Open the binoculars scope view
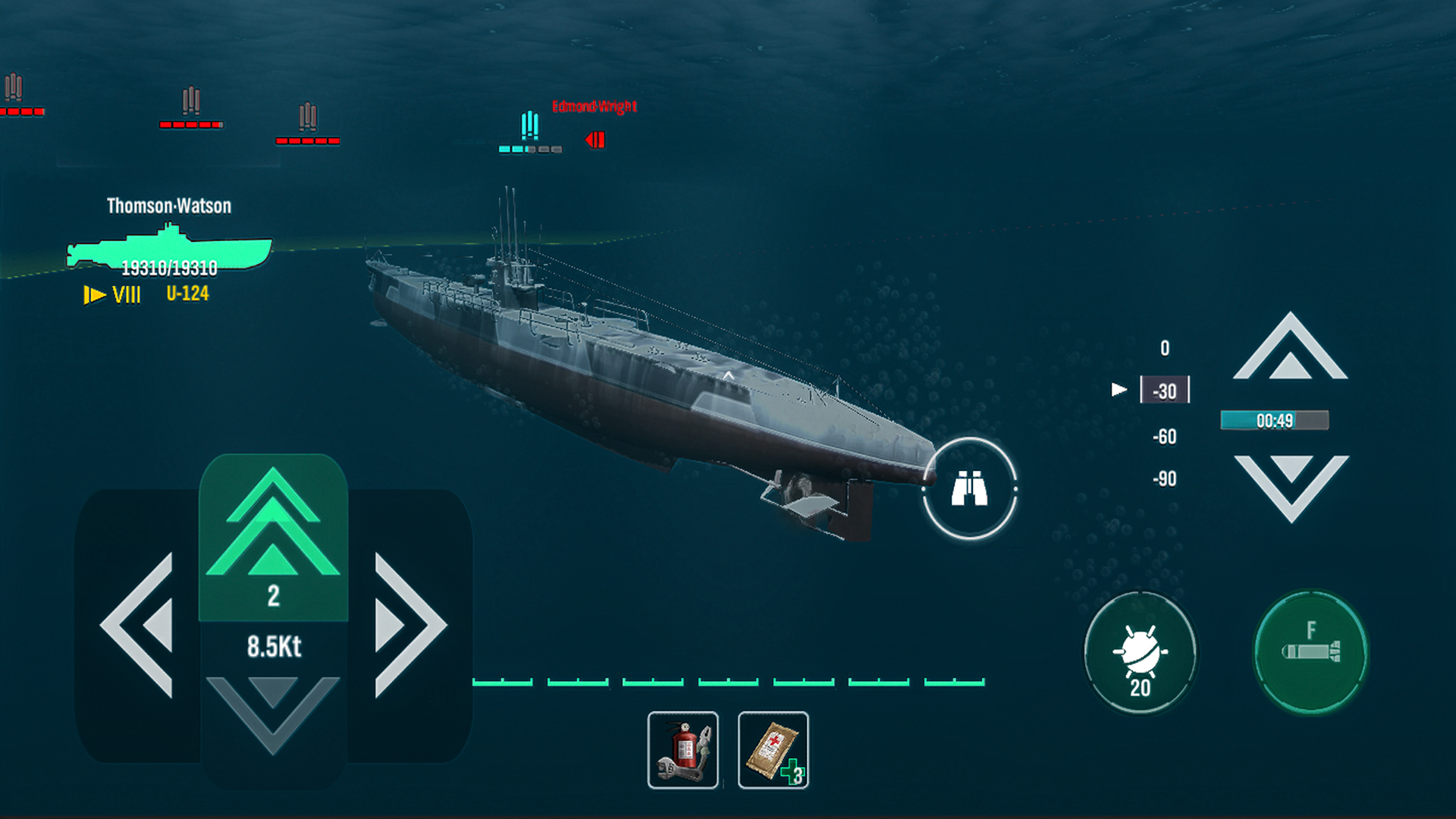This screenshot has height=819, width=1456. point(969,489)
